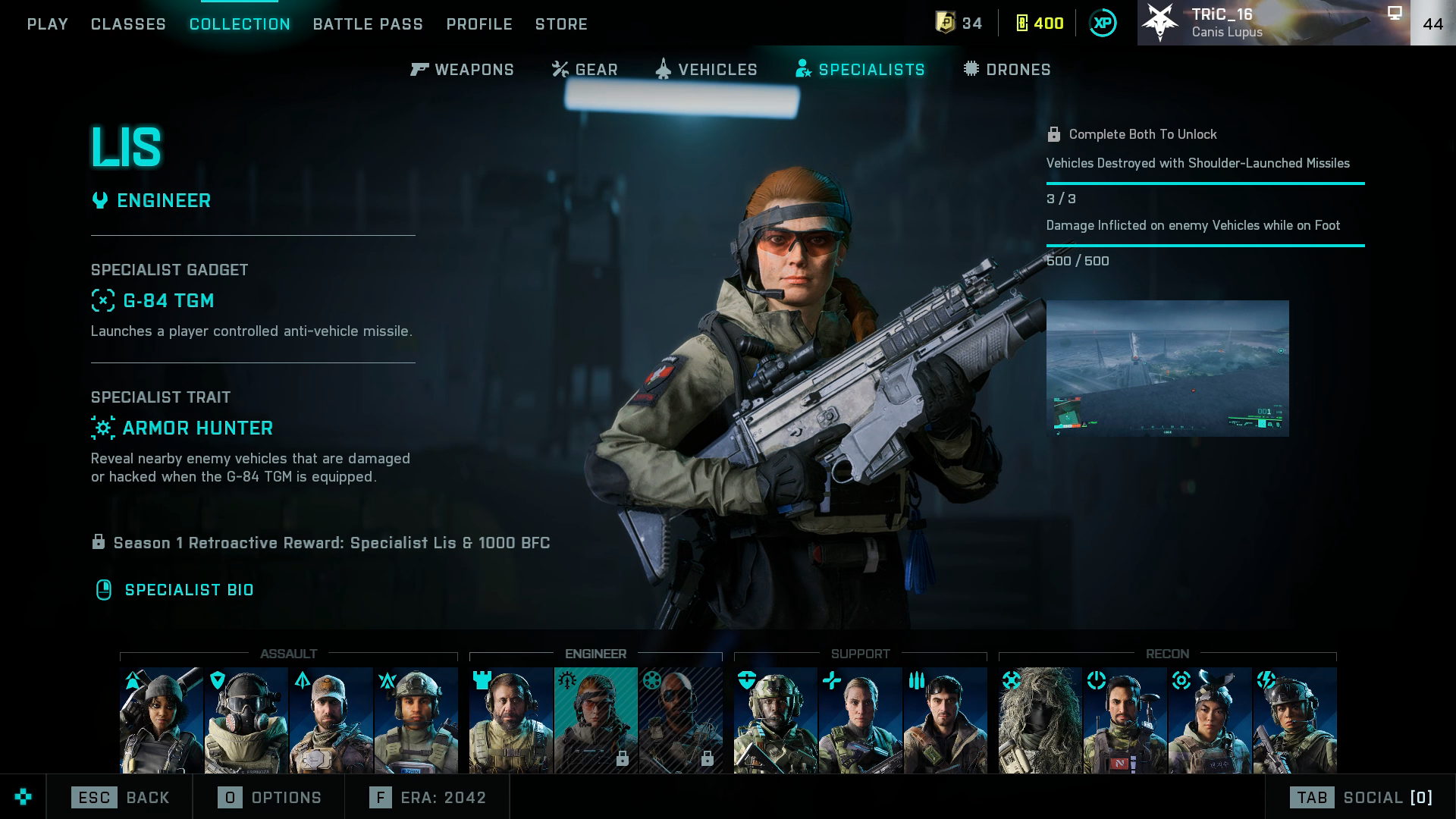1456x819 pixels.
Task: Open the Social panel
Action: click(1361, 798)
